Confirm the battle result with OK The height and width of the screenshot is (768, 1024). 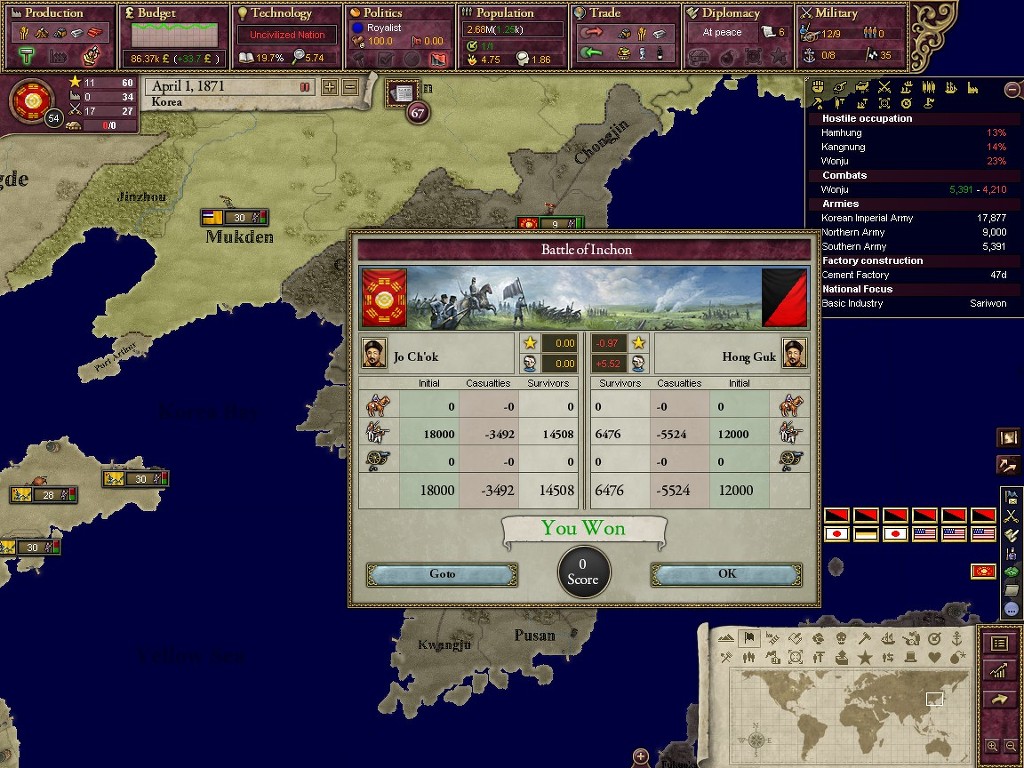point(726,574)
